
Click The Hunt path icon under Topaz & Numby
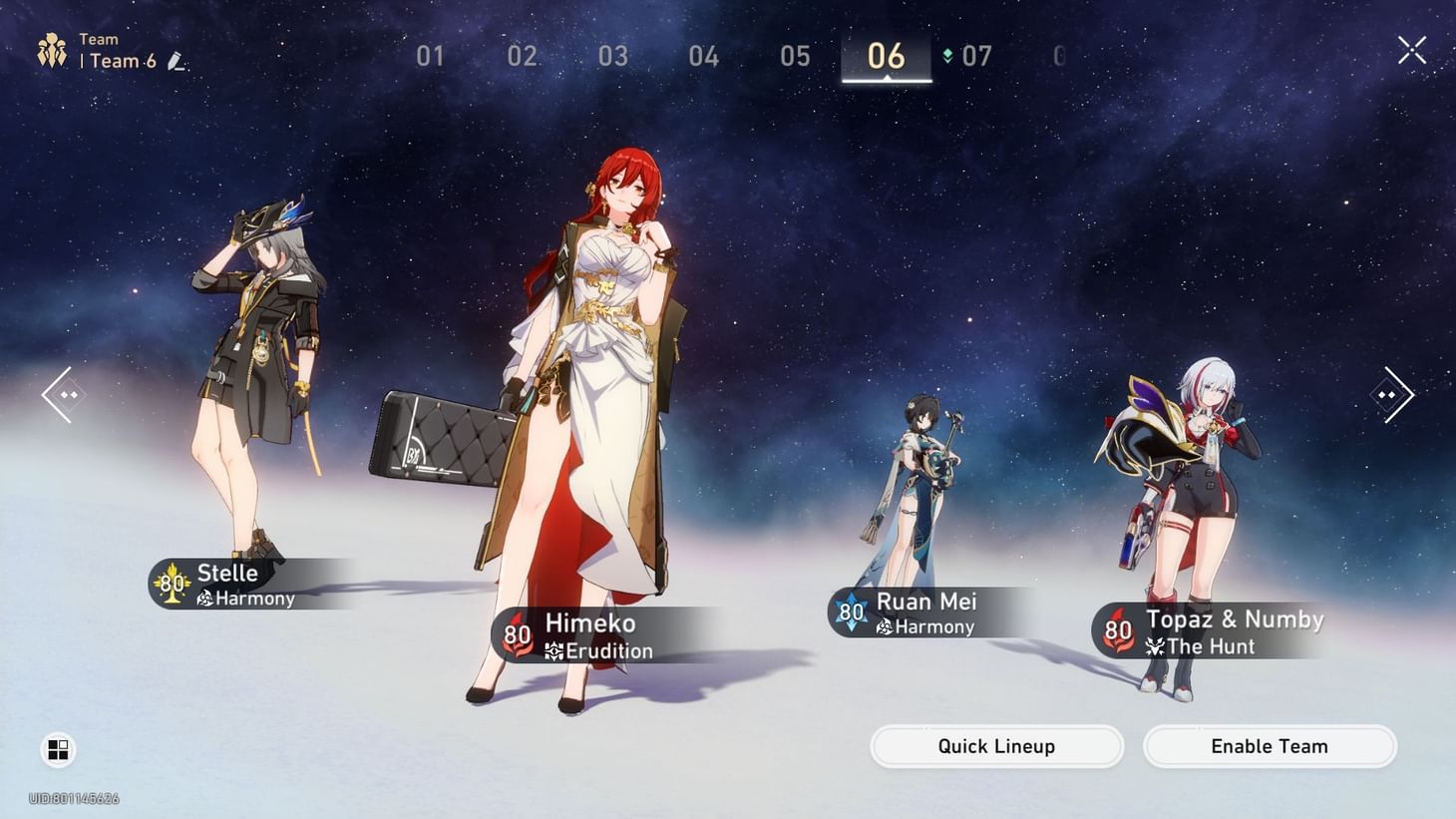(x=1155, y=647)
